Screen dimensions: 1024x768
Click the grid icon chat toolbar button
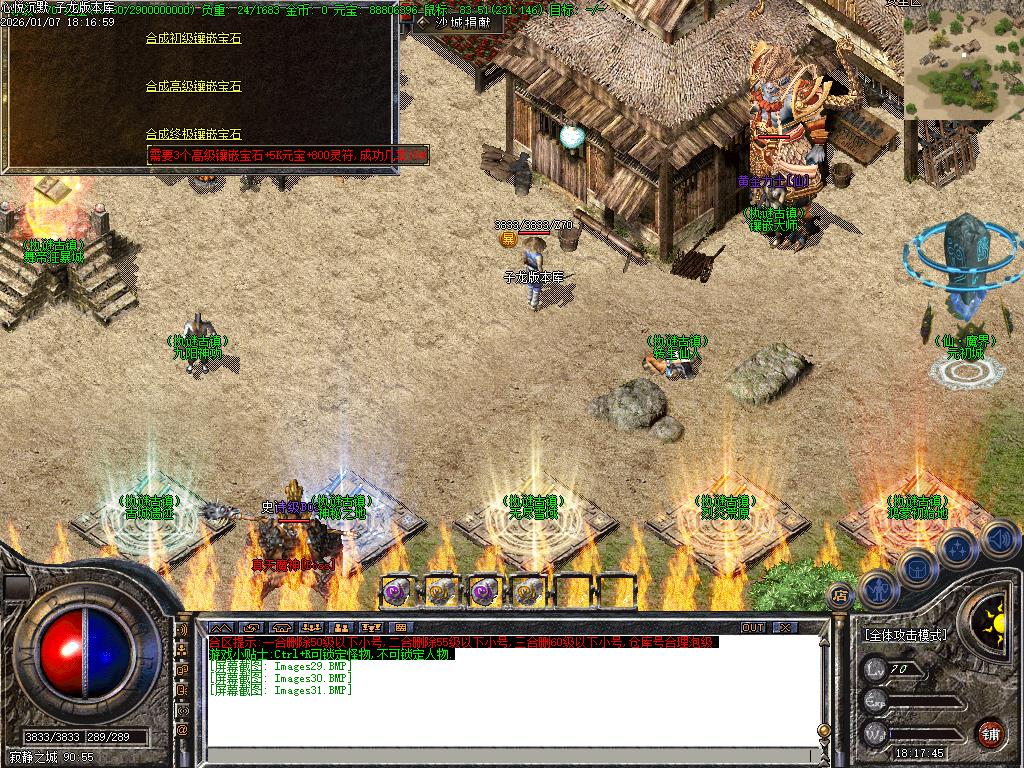point(400,628)
